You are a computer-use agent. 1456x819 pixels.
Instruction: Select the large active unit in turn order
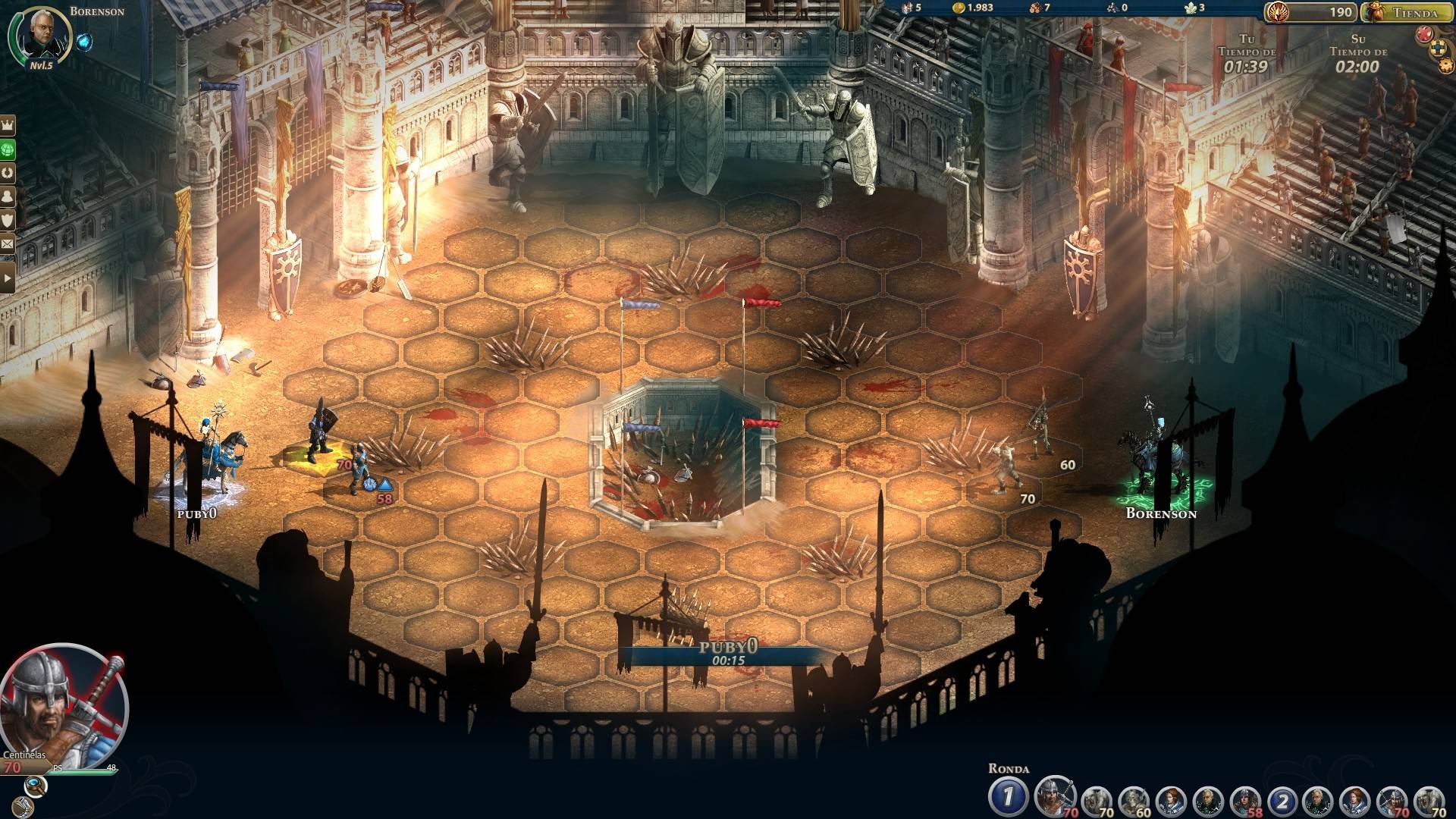coord(1054,796)
